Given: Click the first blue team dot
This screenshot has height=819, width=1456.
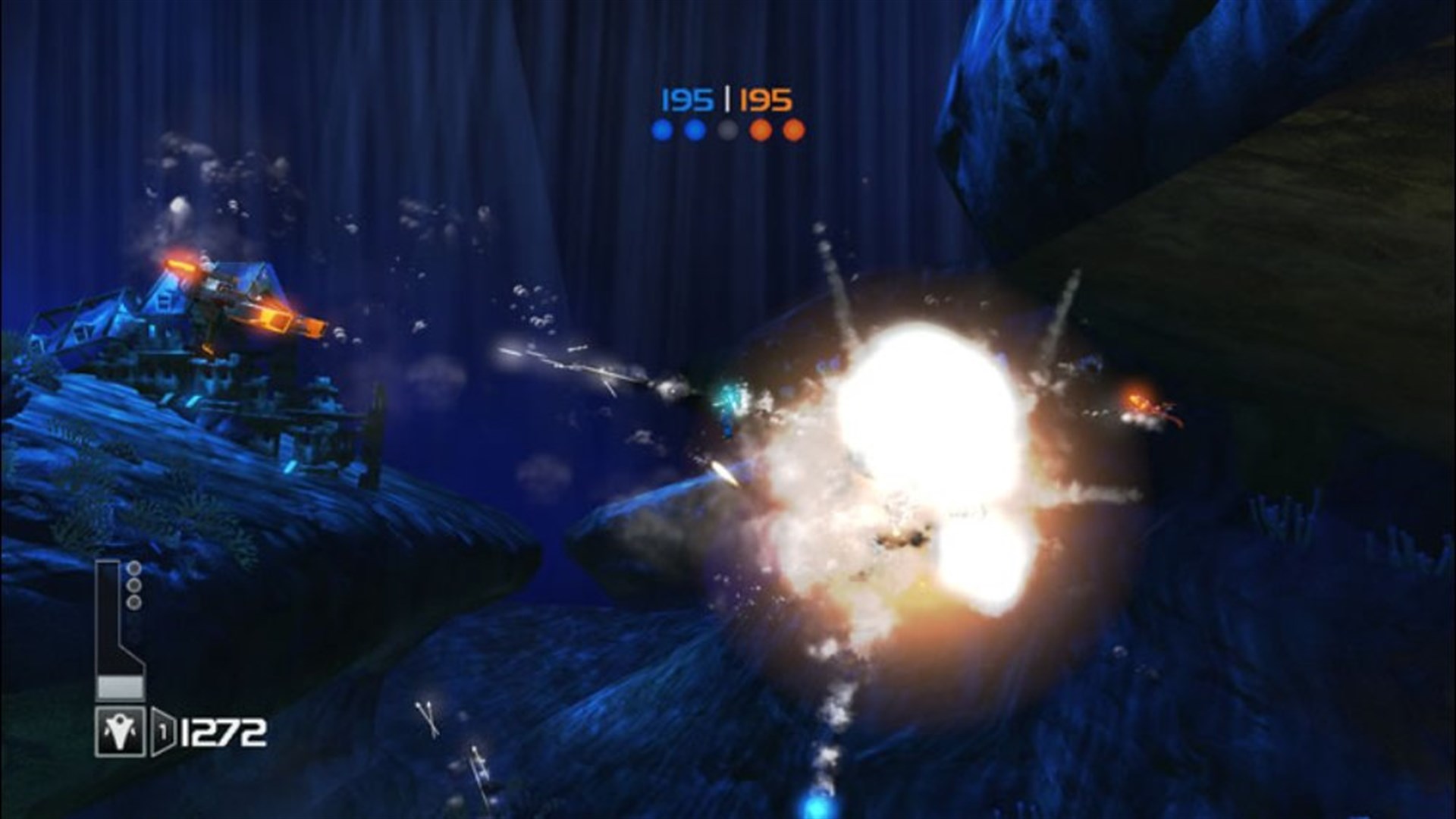Looking at the screenshot, I should (x=662, y=130).
